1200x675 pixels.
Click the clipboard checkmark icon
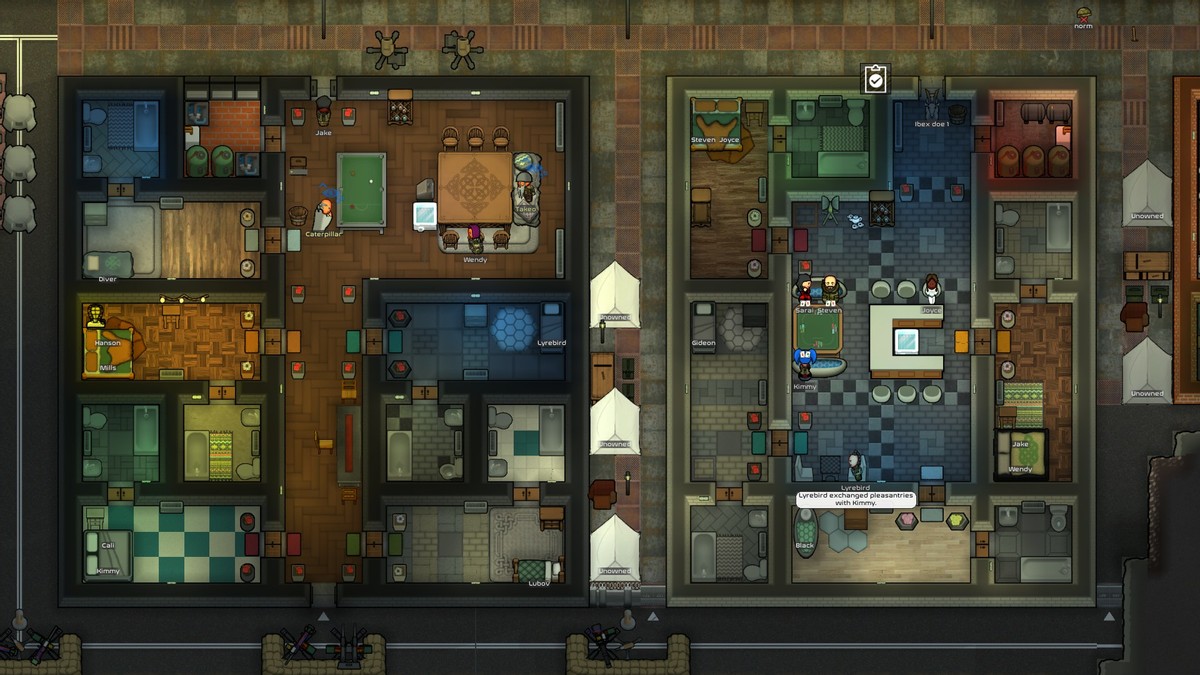tap(875, 79)
